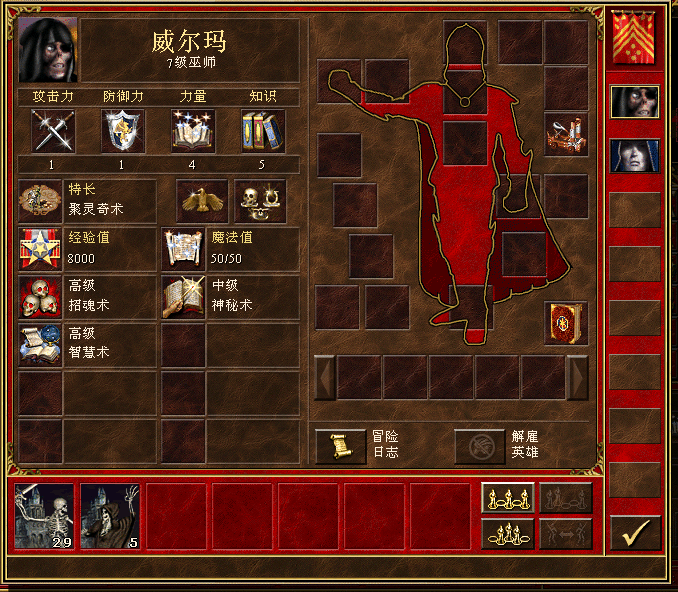Select the war machine artifact slot
678x592 pixels.
565,135
